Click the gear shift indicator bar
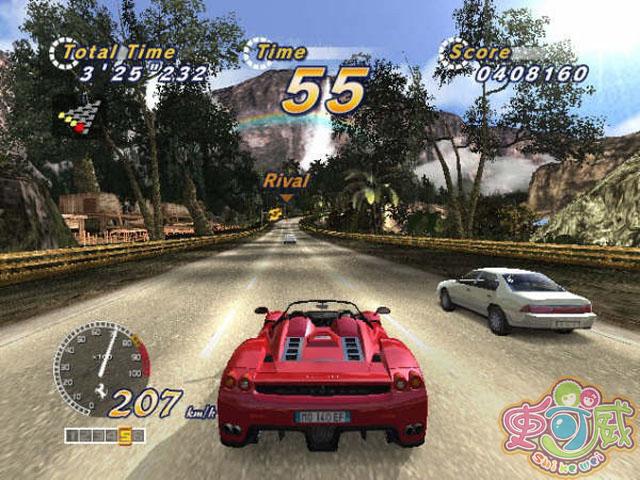Image resolution: width=640 pixels, height=480 pixels. (105, 435)
